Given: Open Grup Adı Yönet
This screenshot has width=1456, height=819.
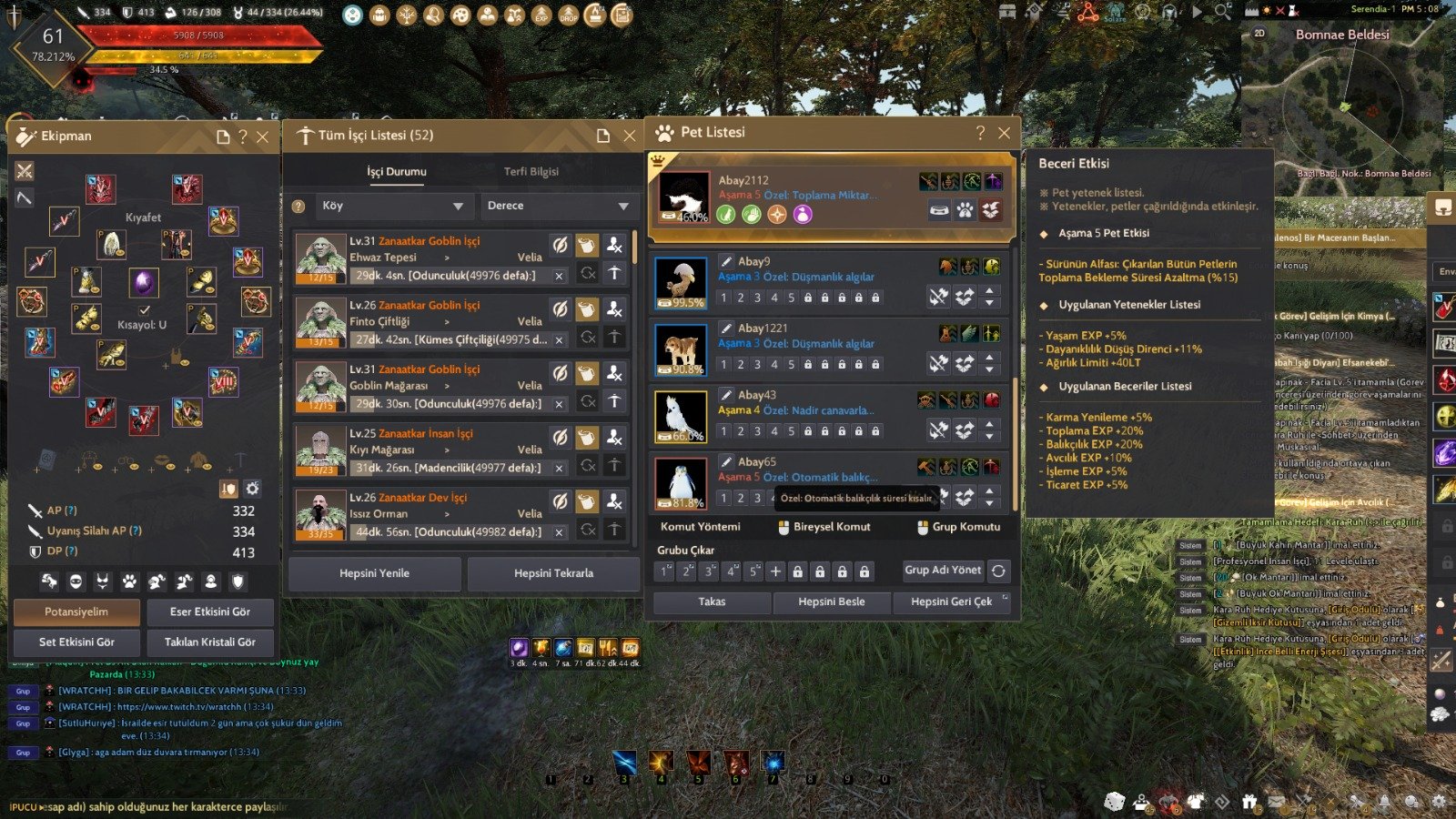Looking at the screenshot, I should (x=942, y=570).
